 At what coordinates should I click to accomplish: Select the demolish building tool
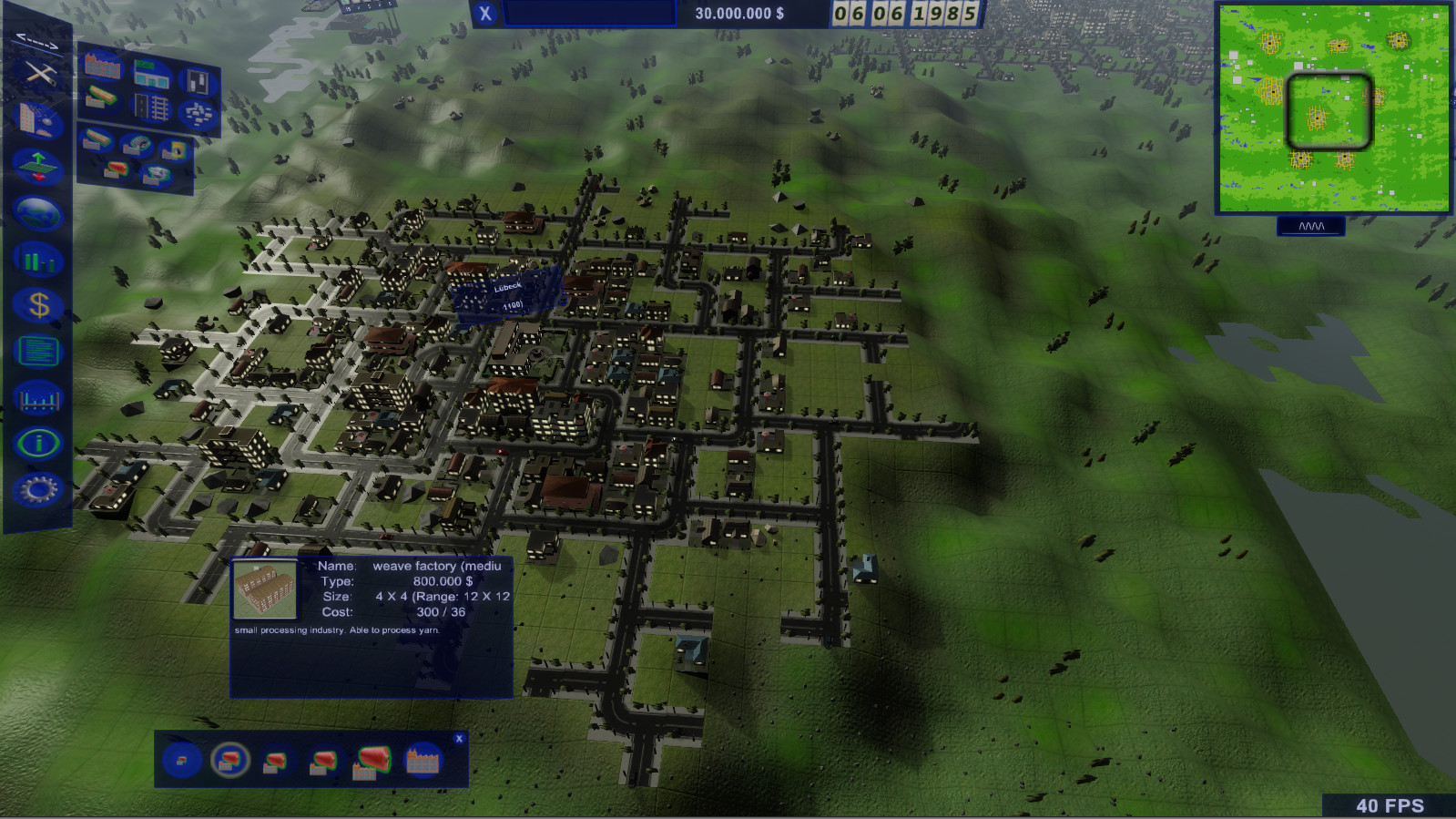[x=40, y=117]
